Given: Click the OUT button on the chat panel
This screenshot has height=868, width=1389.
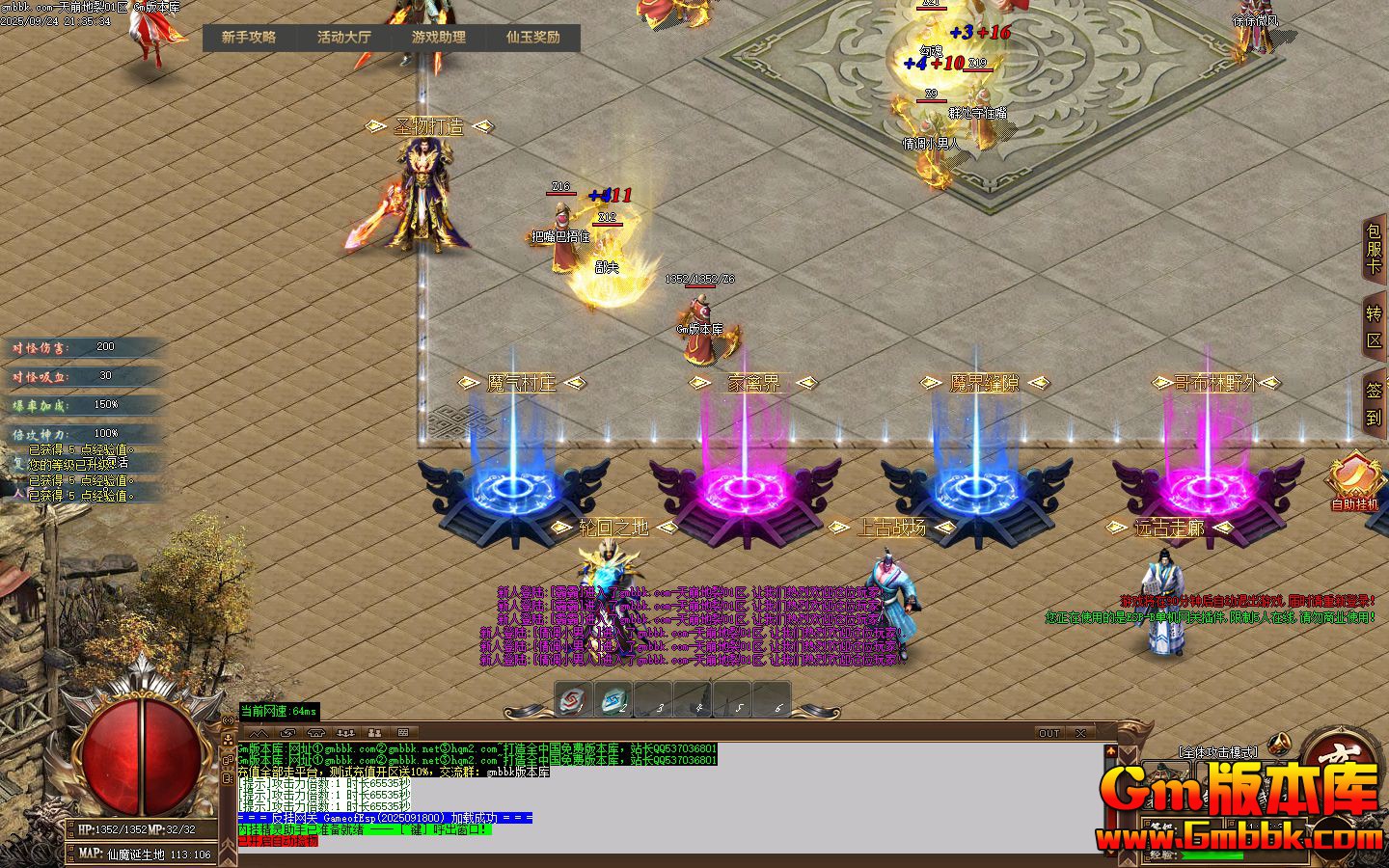Looking at the screenshot, I should point(1049,733).
